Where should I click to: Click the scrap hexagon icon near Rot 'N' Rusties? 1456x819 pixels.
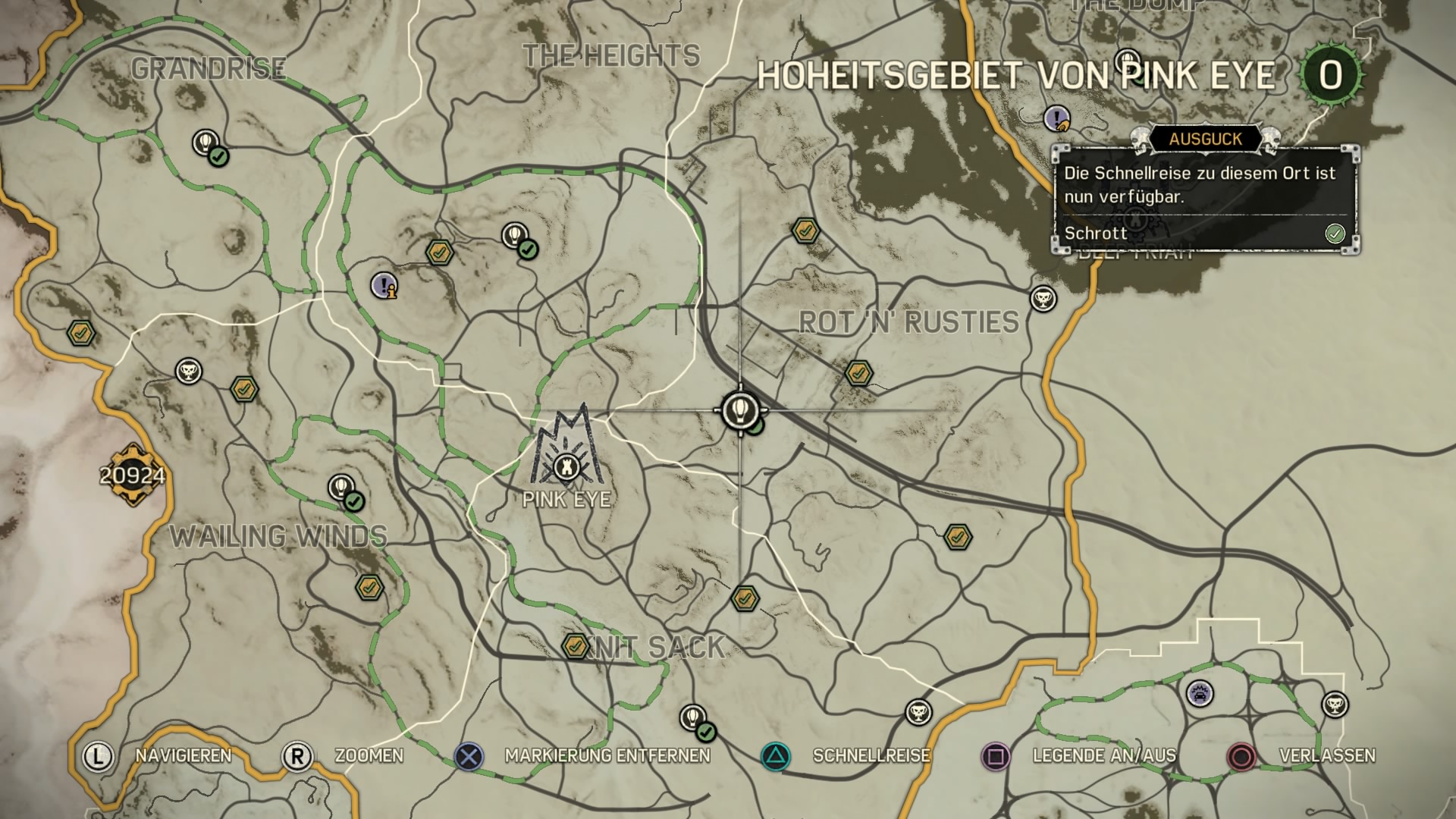click(x=858, y=374)
